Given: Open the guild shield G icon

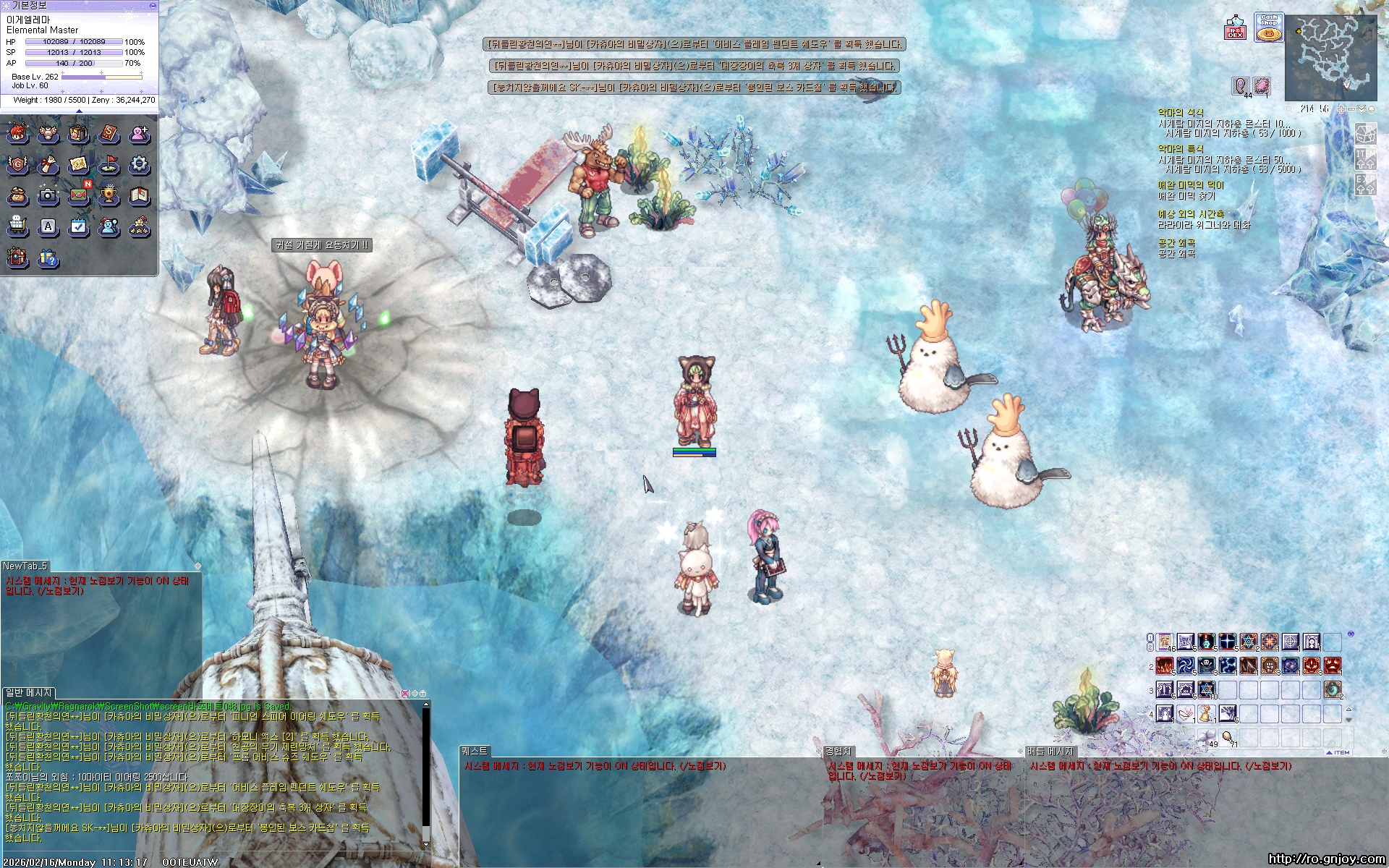Looking at the screenshot, I should 17,165.
